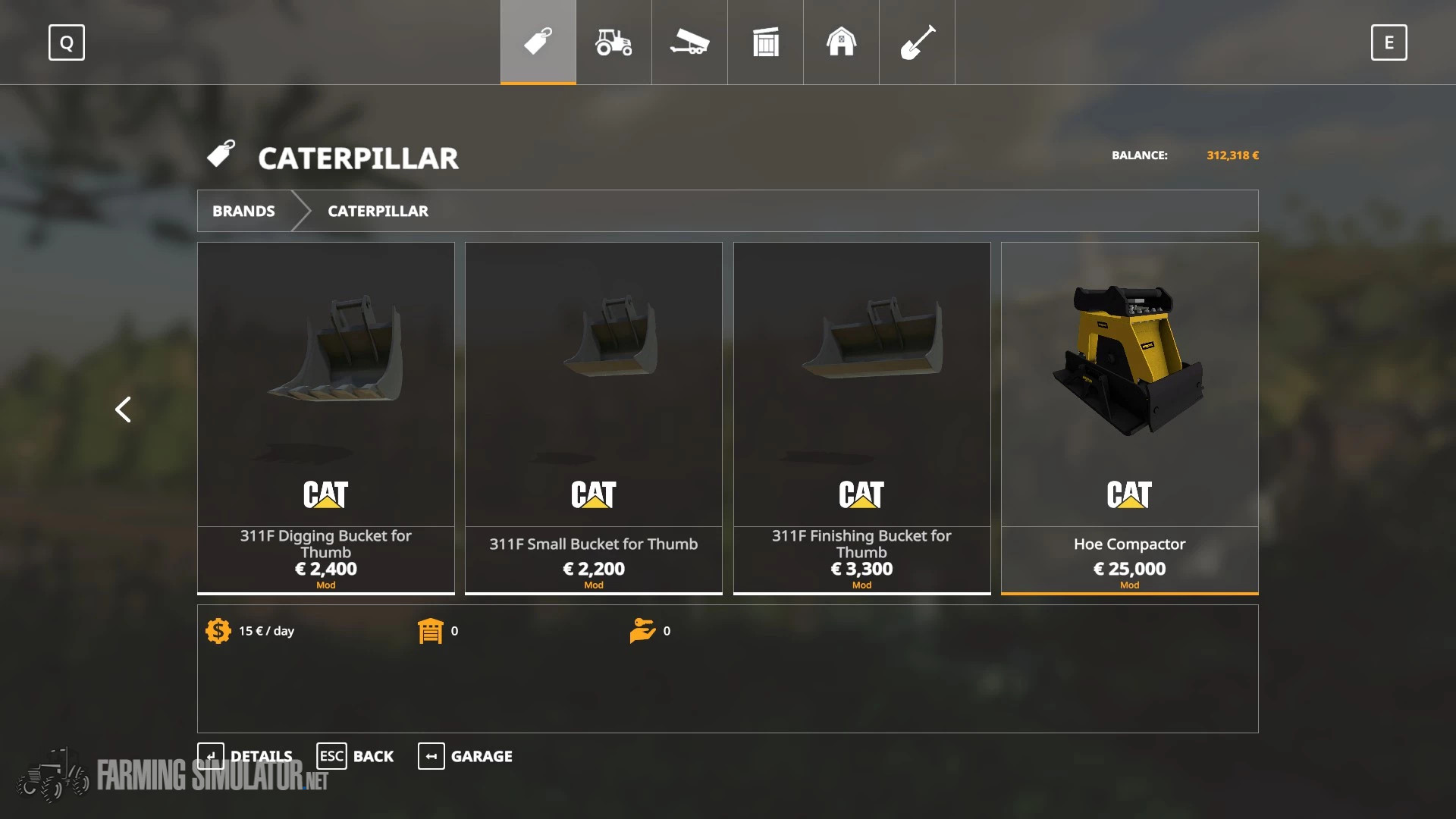Select the Vehicles tractor category icon

pos(613,42)
